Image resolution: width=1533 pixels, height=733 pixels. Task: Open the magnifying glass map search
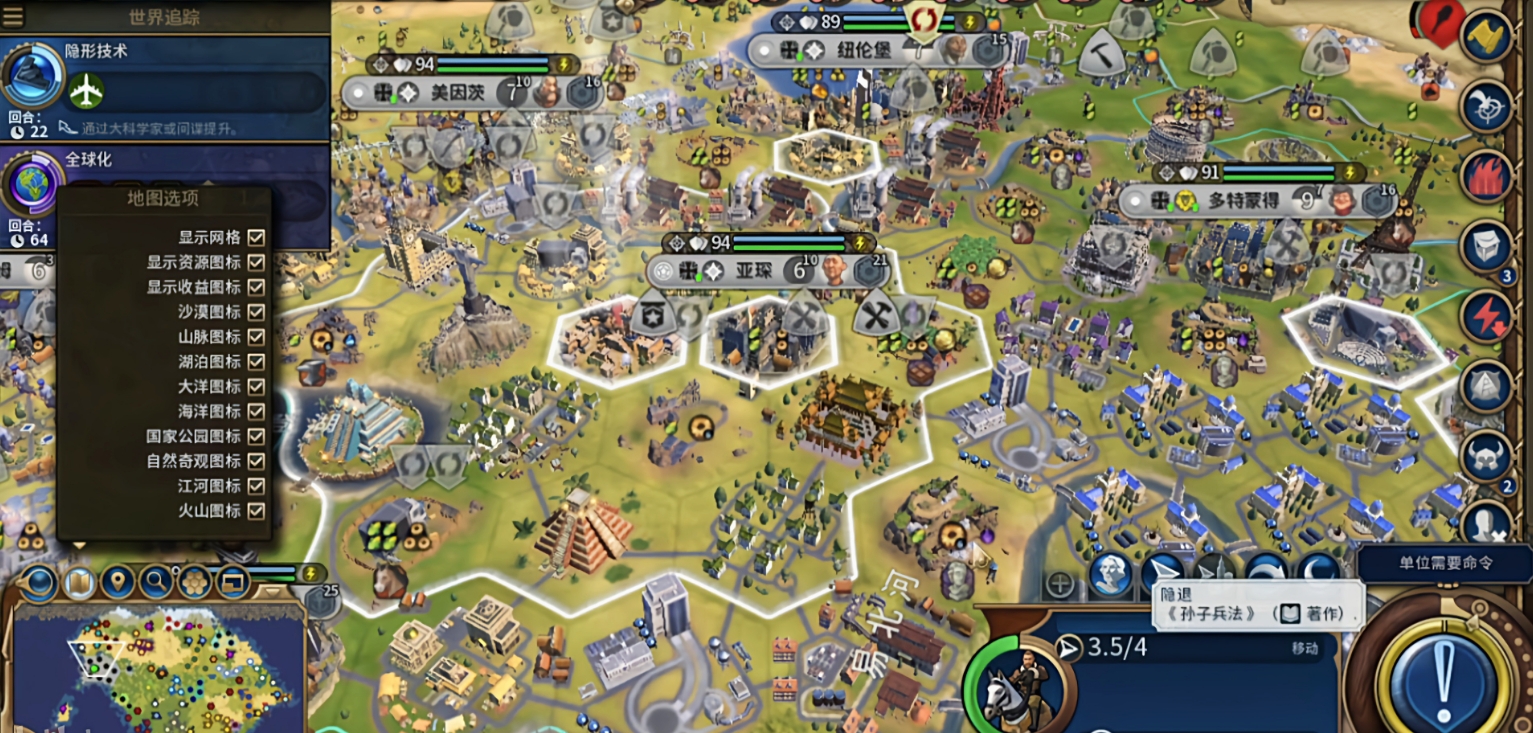coord(155,581)
